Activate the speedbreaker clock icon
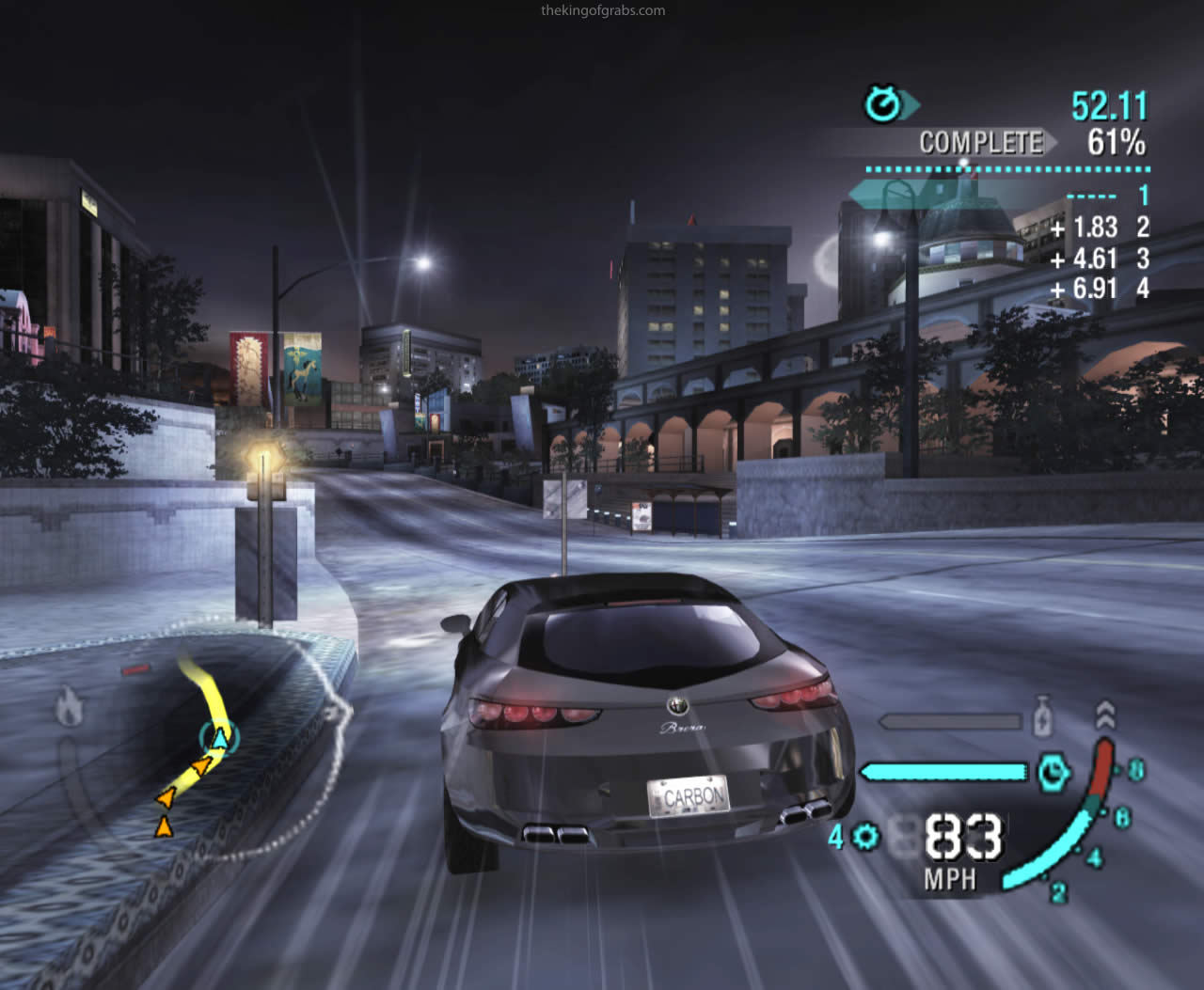Screen dimensions: 1204x990 point(1053,772)
